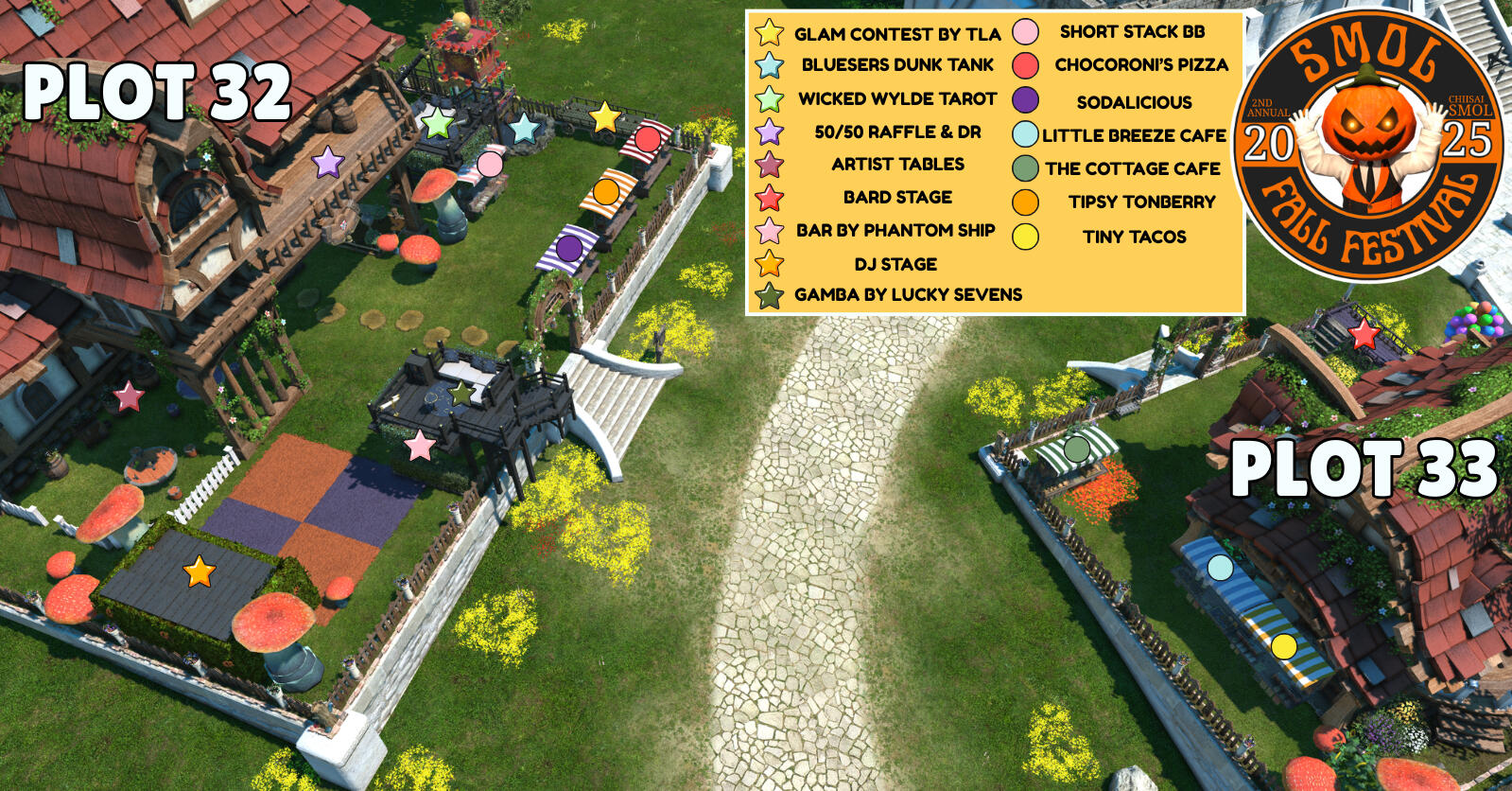This screenshot has height=791, width=1512.
Task: Select Bard Stage in the legend
Action: [896, 198]
